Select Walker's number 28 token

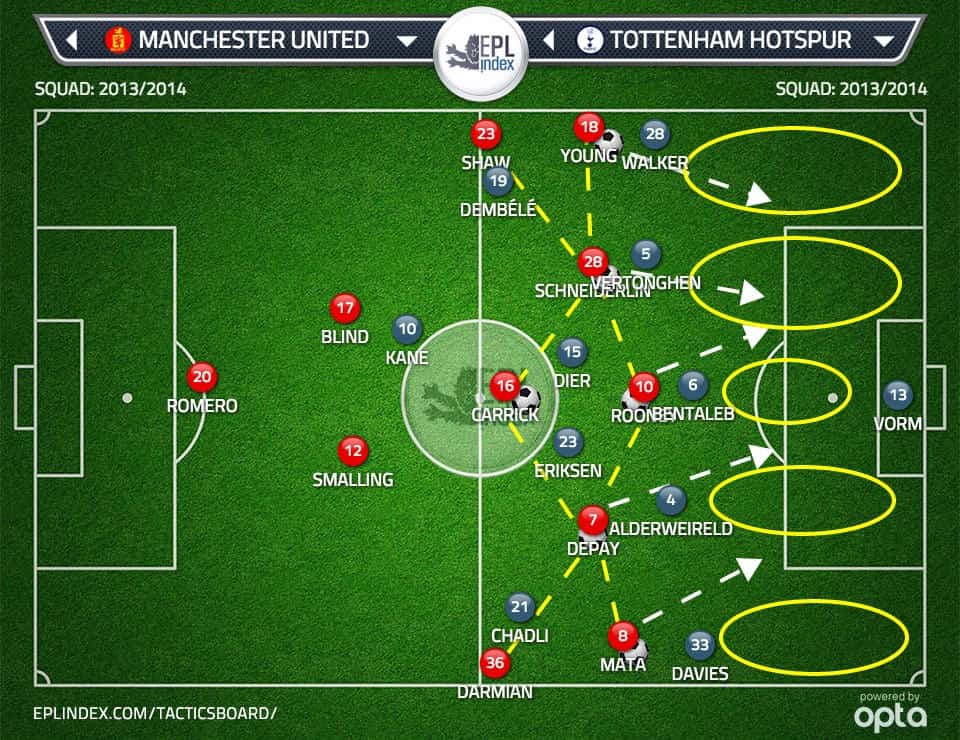pyautogui.click(x=655, y=134)
